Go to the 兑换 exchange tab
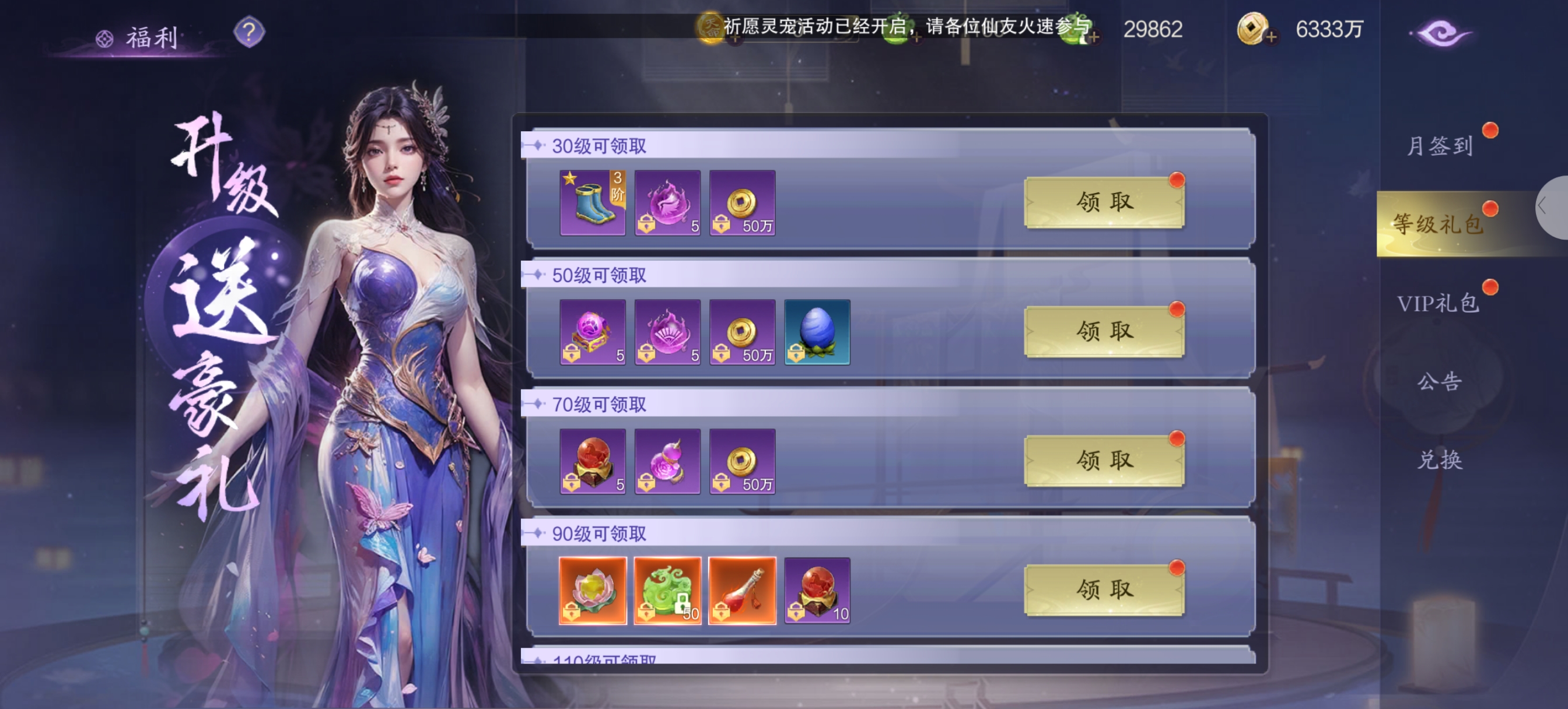The height and width of the screenshot is (709, 1568). pos(1439,459)
